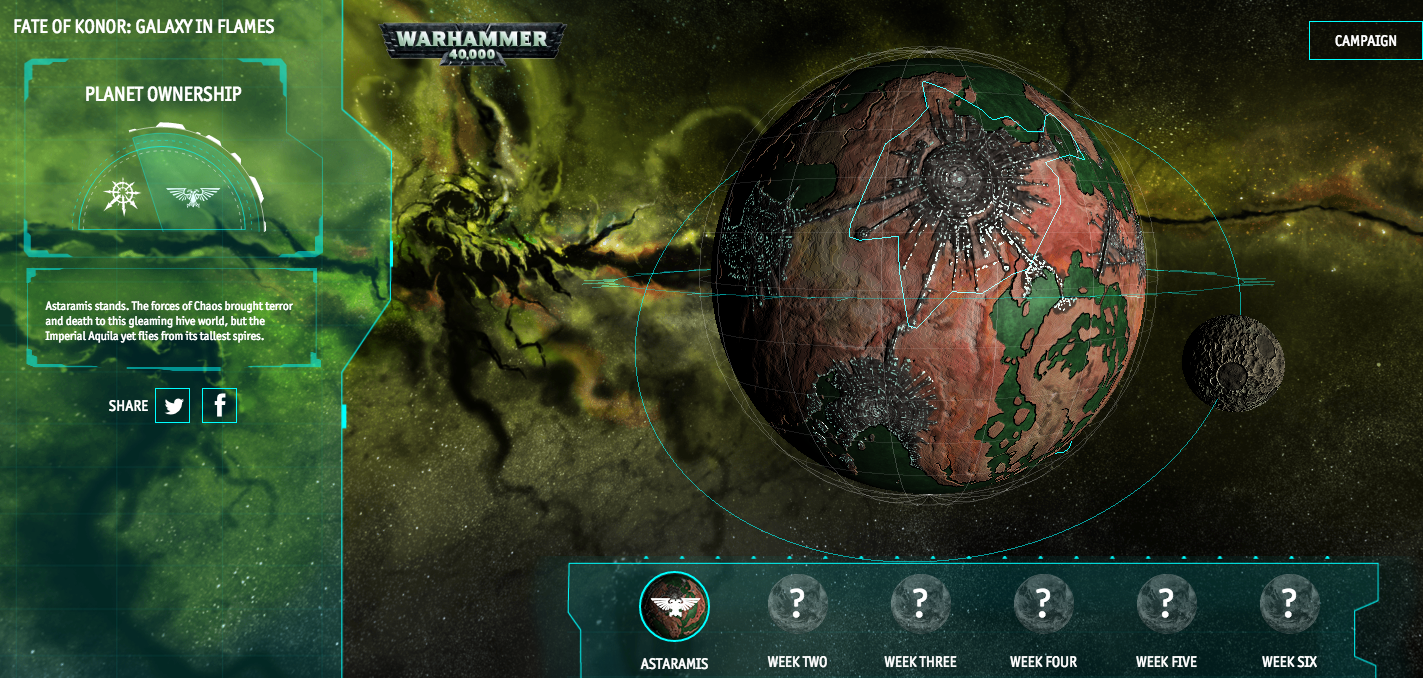This screenshot has height=678, width=1423.
Task: View the Week Six planet
Action: coord(1289,604)
